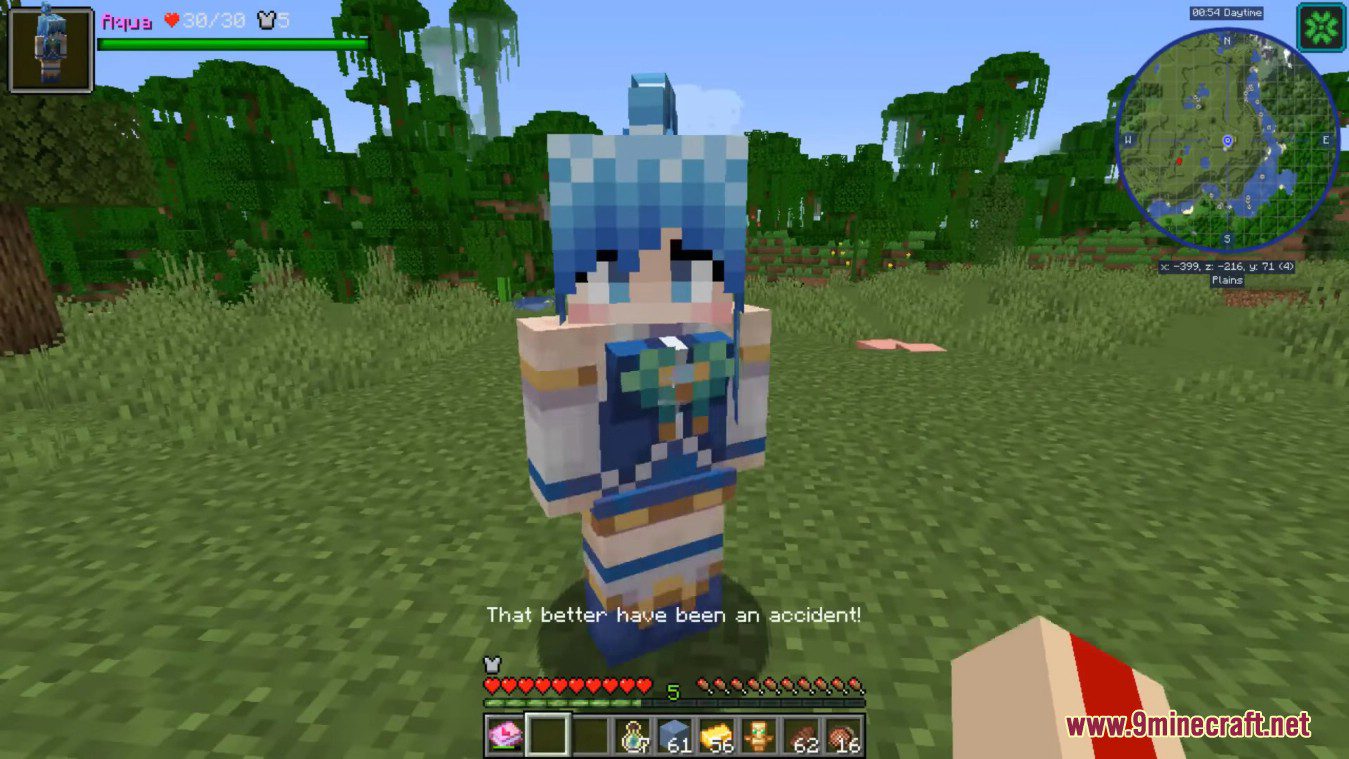Select the potion bottle in the hotbar
Image resolution: width=1349 pixels, height=759 pixels.
[x=633, y=736]
